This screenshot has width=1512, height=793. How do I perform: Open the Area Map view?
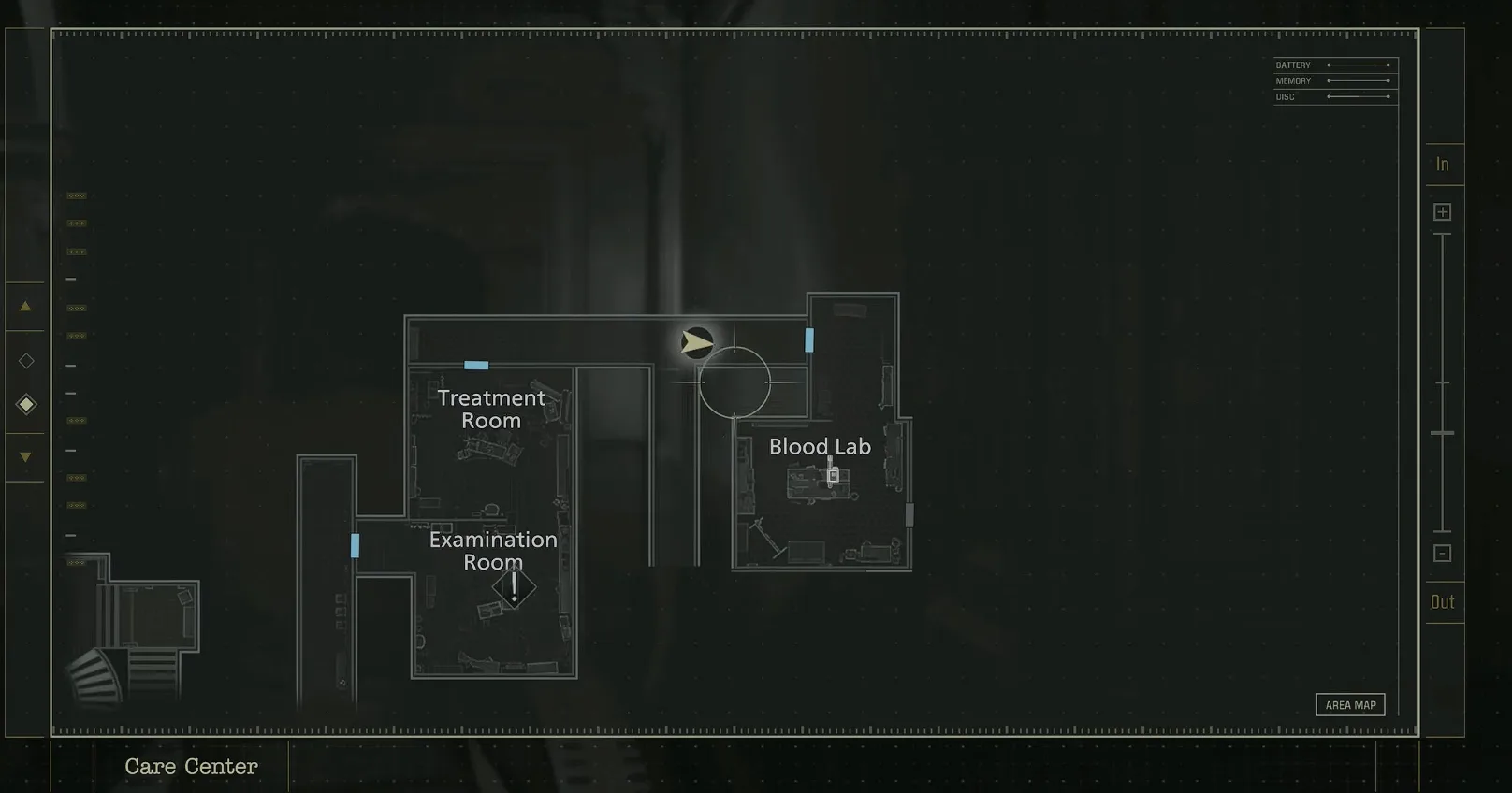(x=1351, y=704)
